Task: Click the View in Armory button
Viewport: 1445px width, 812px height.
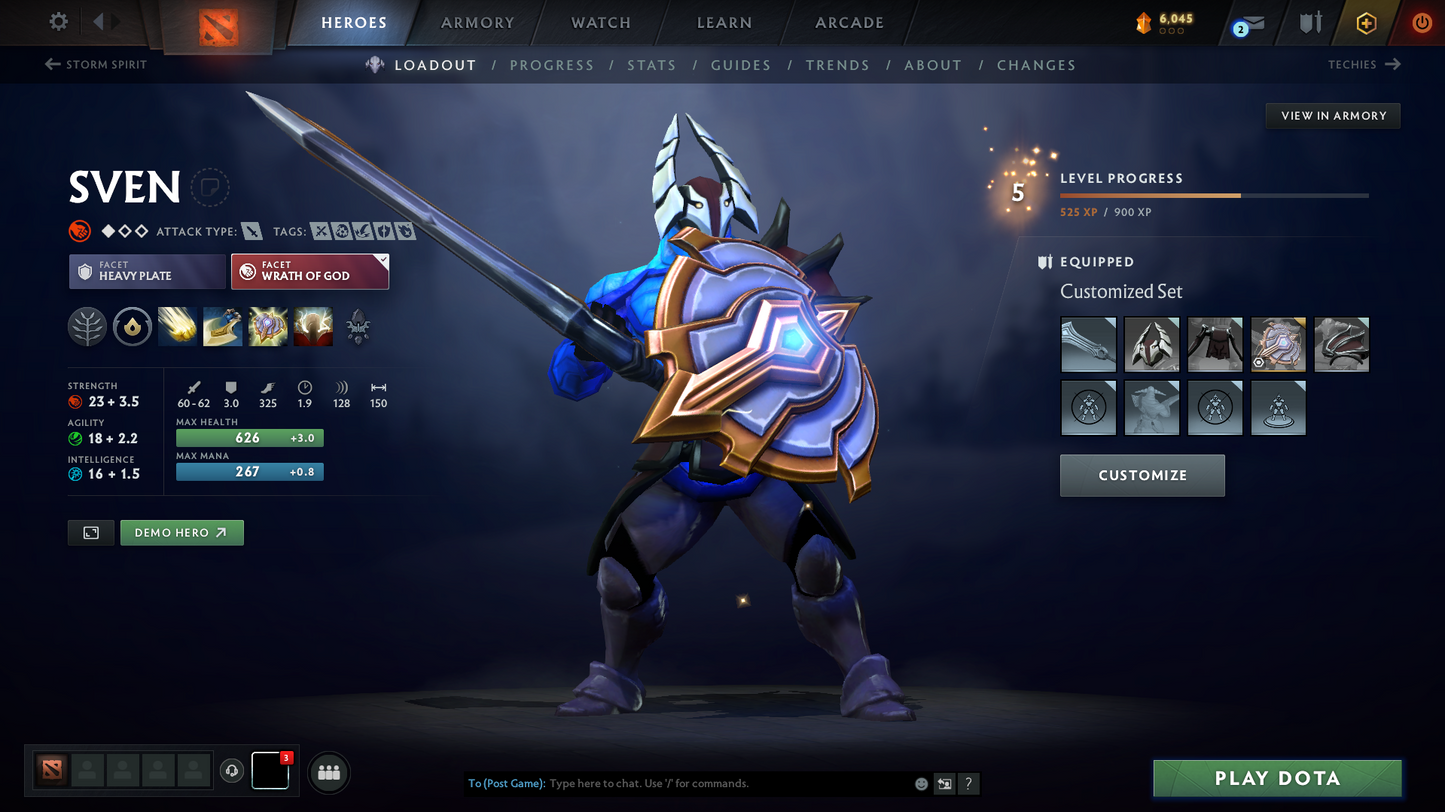Action: (1333, 116)
